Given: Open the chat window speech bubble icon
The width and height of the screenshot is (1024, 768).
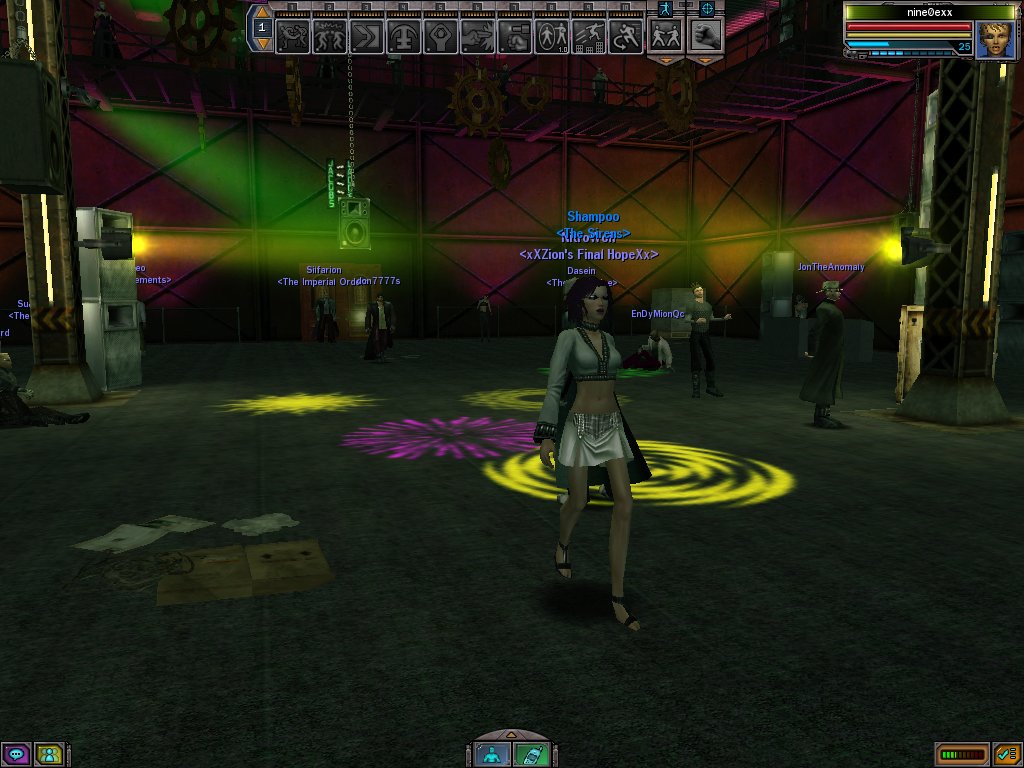Looking at the screenshot, I should 16,754.
